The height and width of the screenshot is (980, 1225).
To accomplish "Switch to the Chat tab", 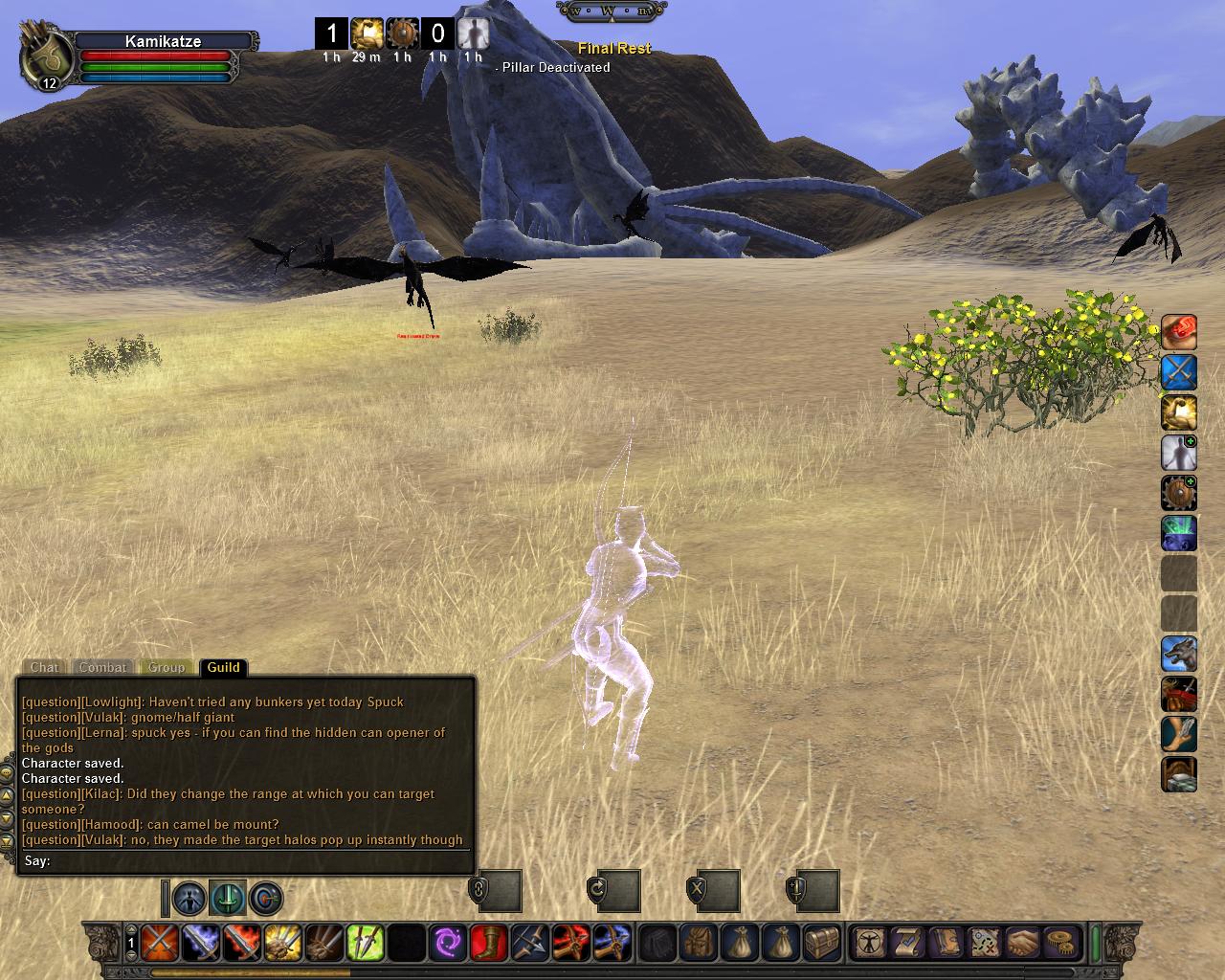I will click(x=44, y=667).
